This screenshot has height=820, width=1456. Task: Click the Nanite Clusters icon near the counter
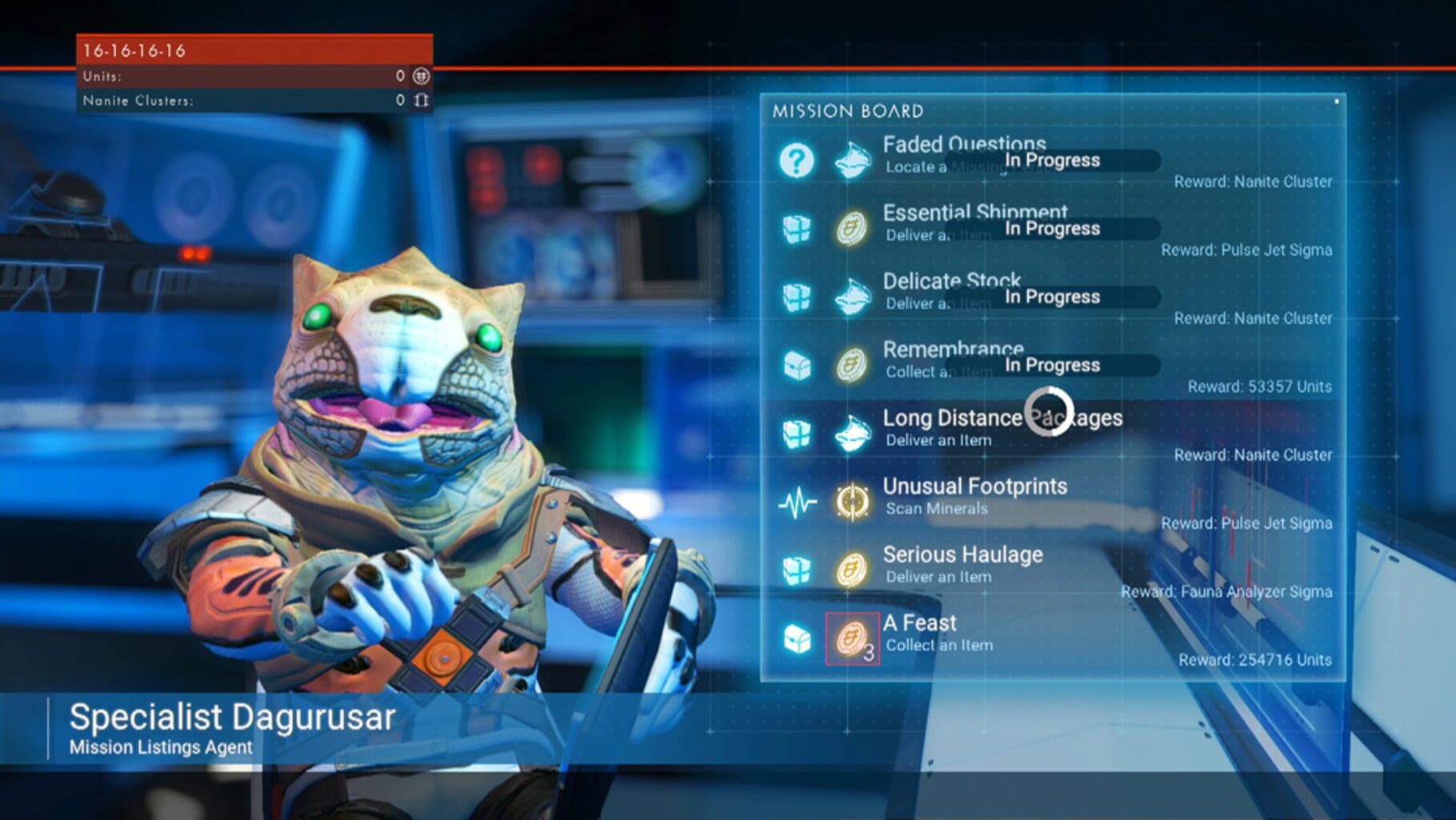click(420, 98)
